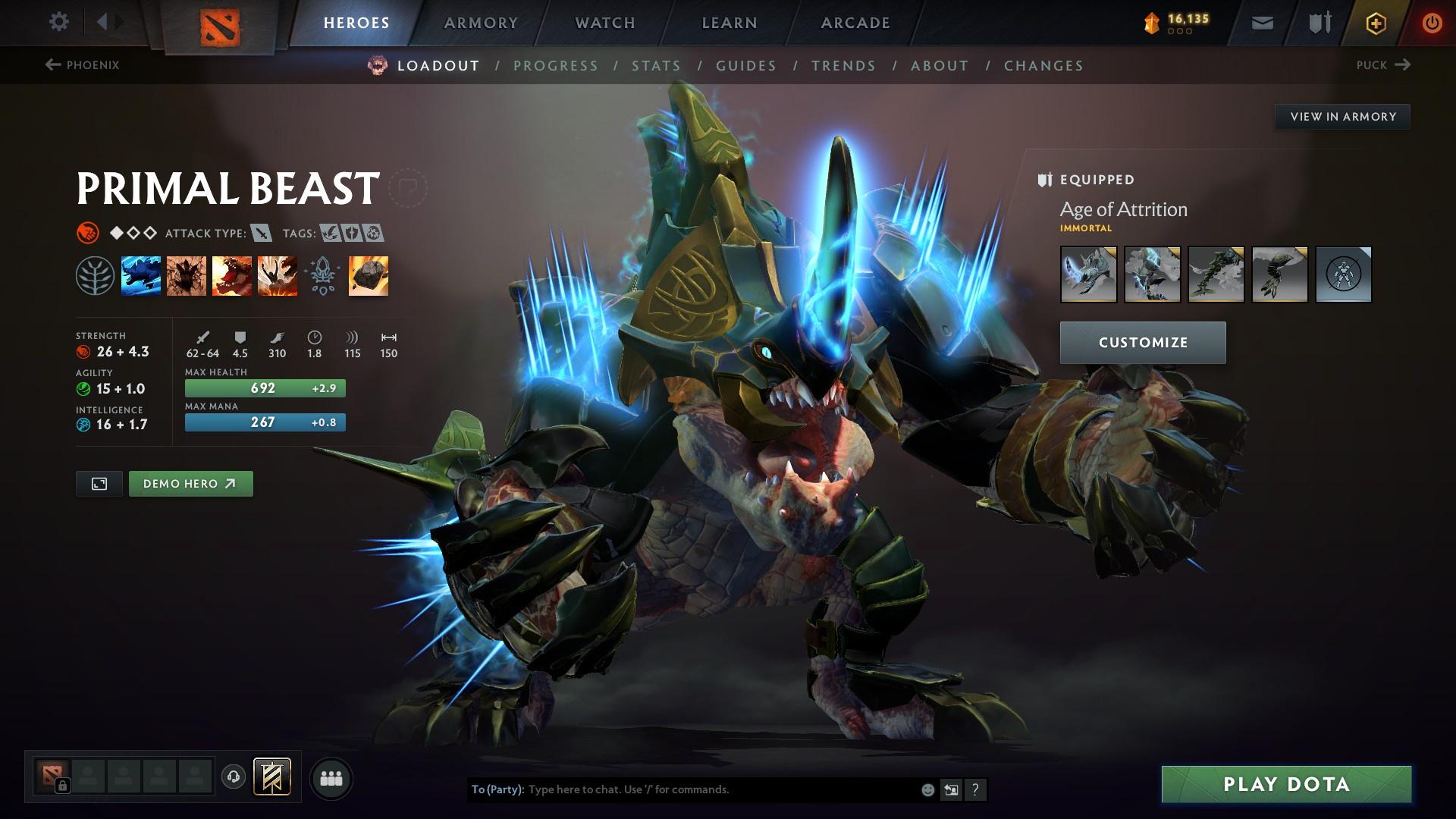
Task: Click the DEMO HERO button
Action: tap(190, 483)
